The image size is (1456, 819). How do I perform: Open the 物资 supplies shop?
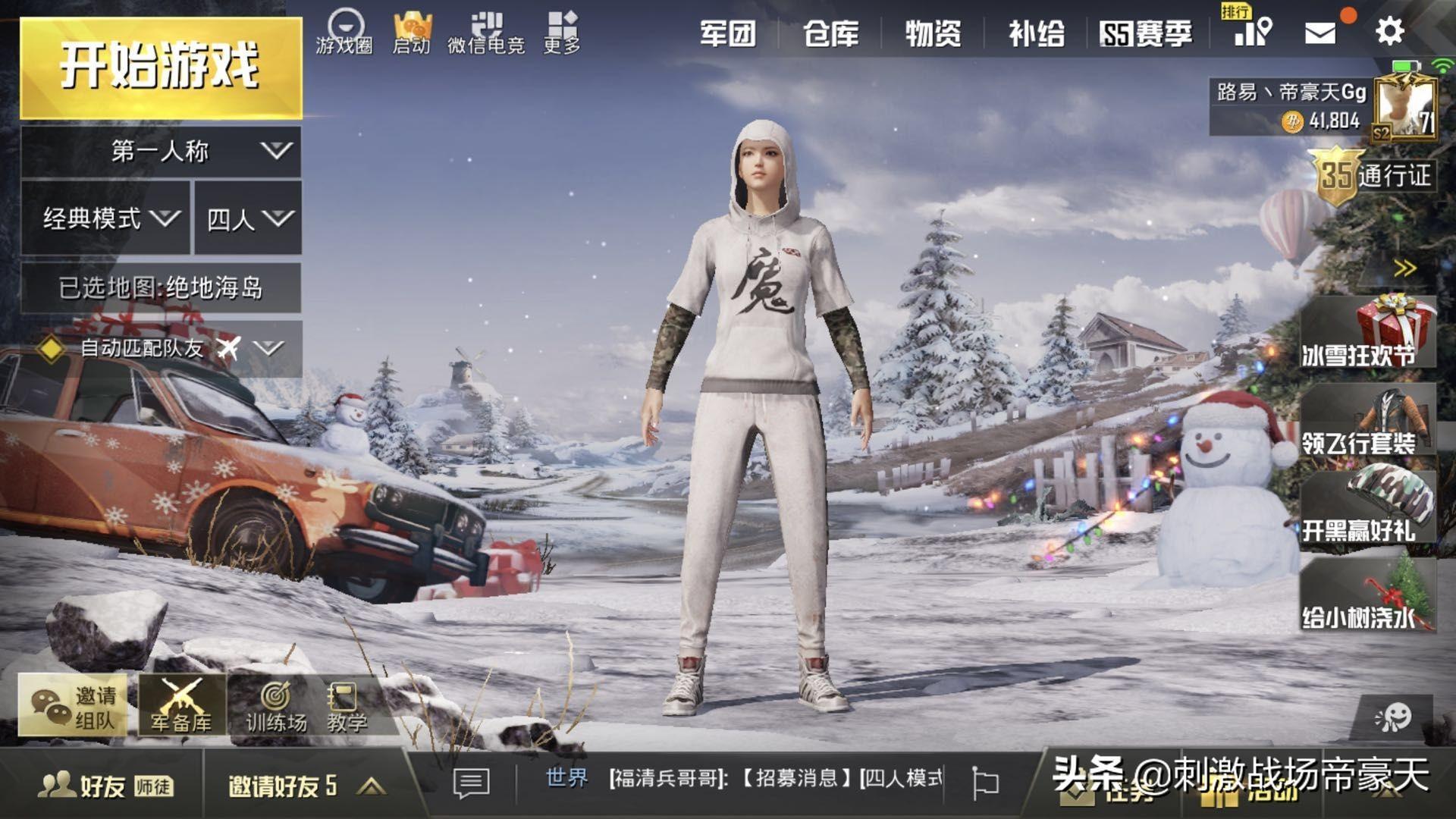tap(934, 33)
